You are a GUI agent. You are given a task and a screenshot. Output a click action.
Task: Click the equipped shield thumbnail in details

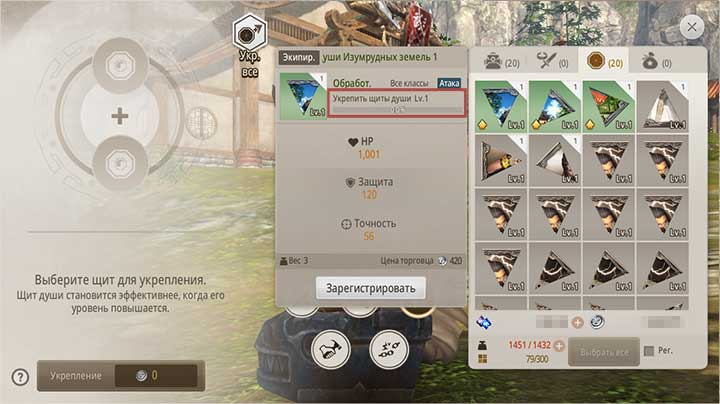point(302,95)
